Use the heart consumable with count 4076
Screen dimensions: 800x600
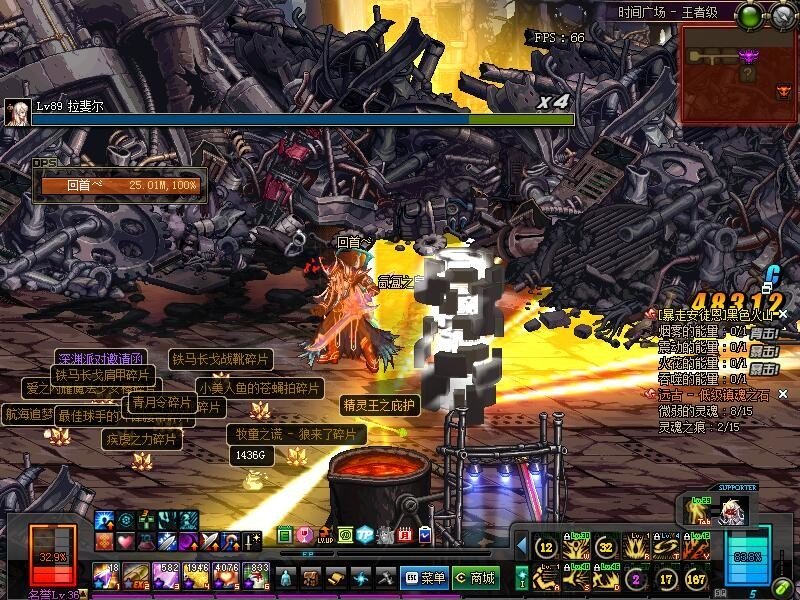226,576
